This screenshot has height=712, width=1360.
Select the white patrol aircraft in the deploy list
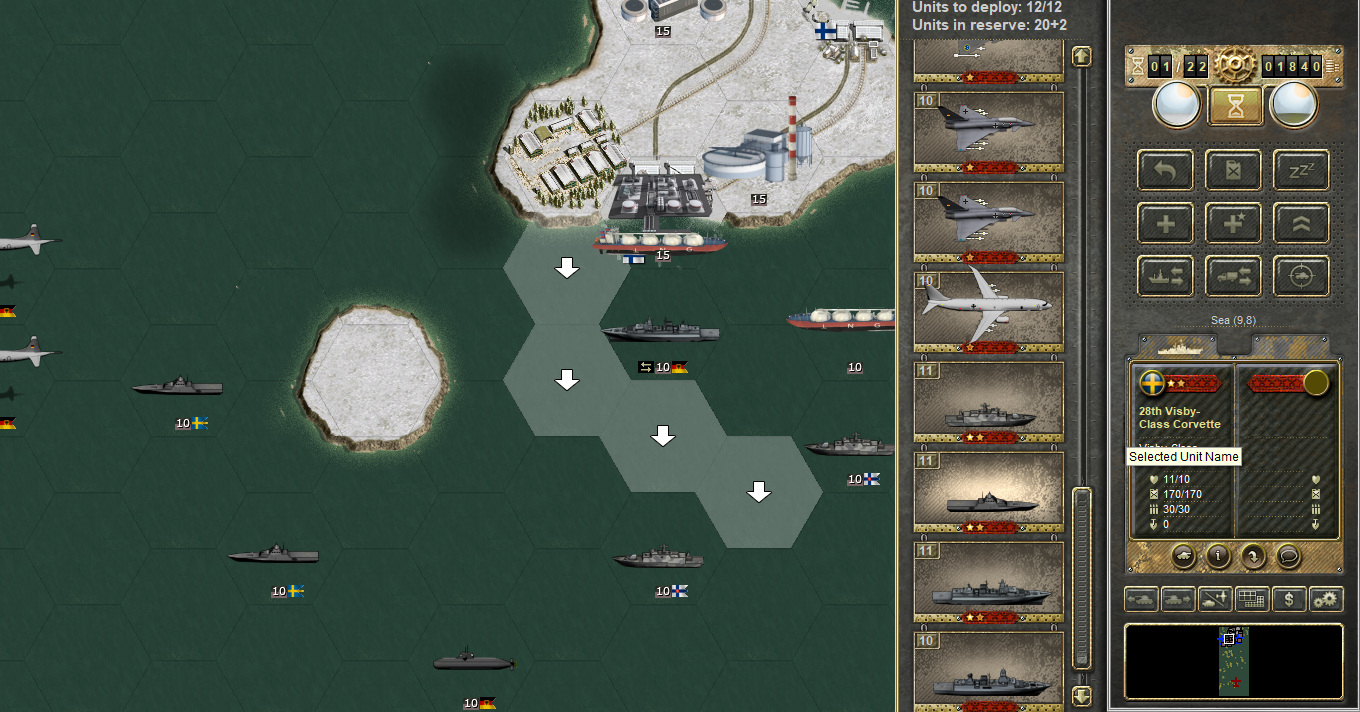tap(988, 311)
